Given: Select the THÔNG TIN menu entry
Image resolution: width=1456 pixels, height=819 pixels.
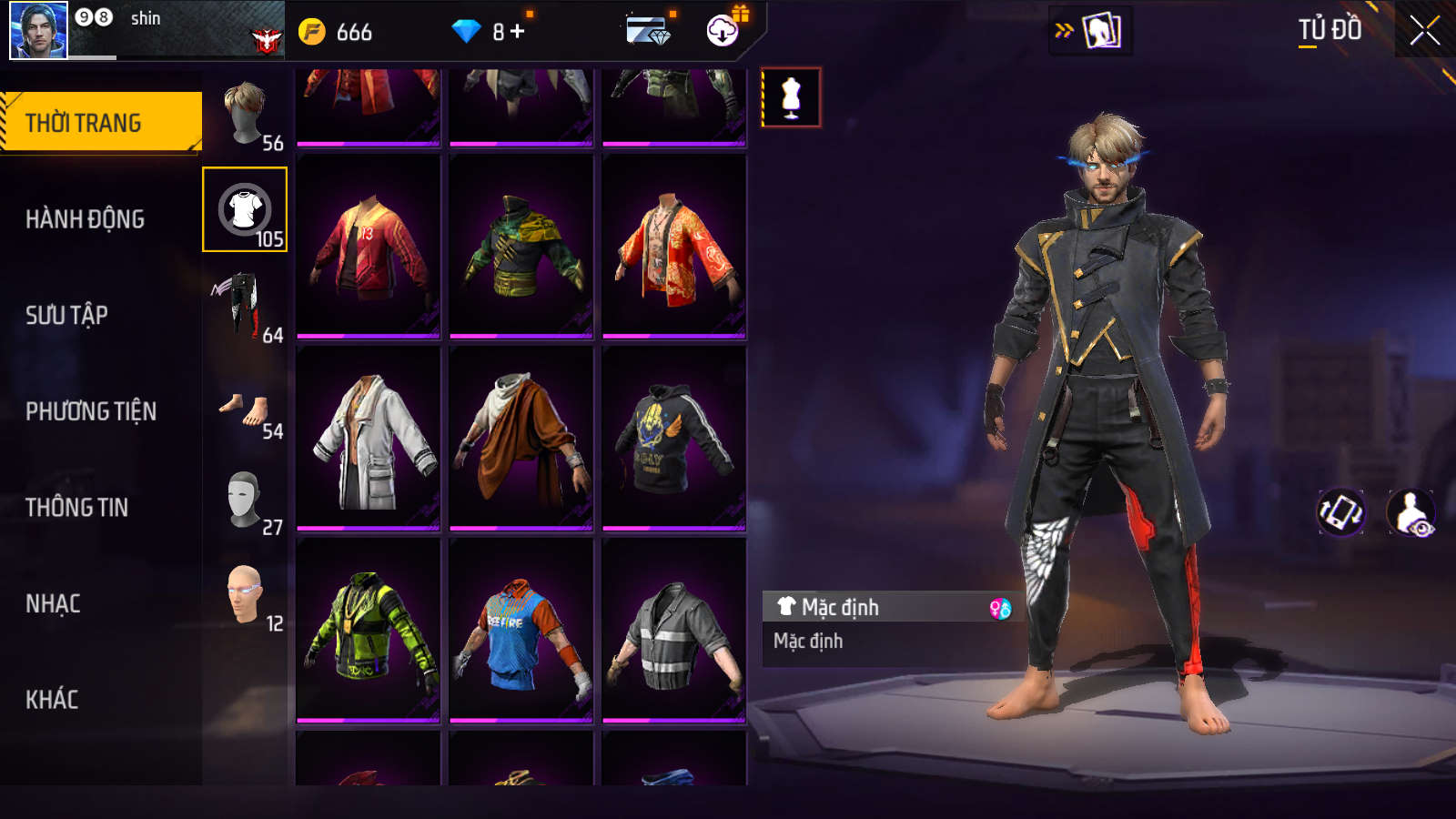Looking at the screenshot, I should click(76, 507).
